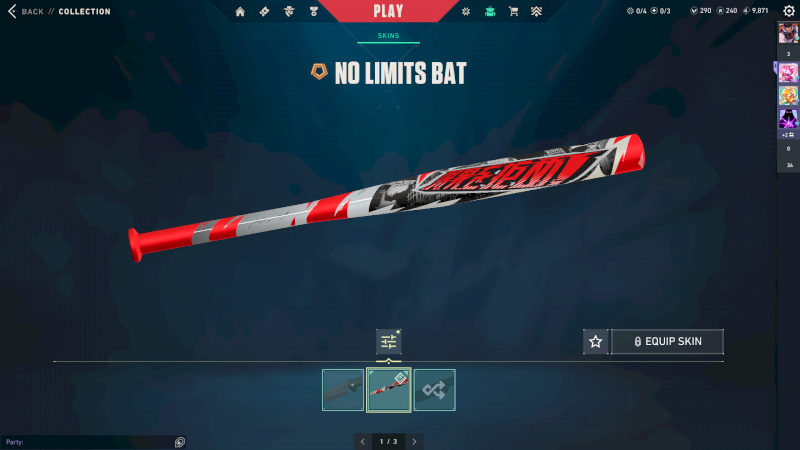Go to the next skin page arrow

pyautogui.click(x=414, y=441)
